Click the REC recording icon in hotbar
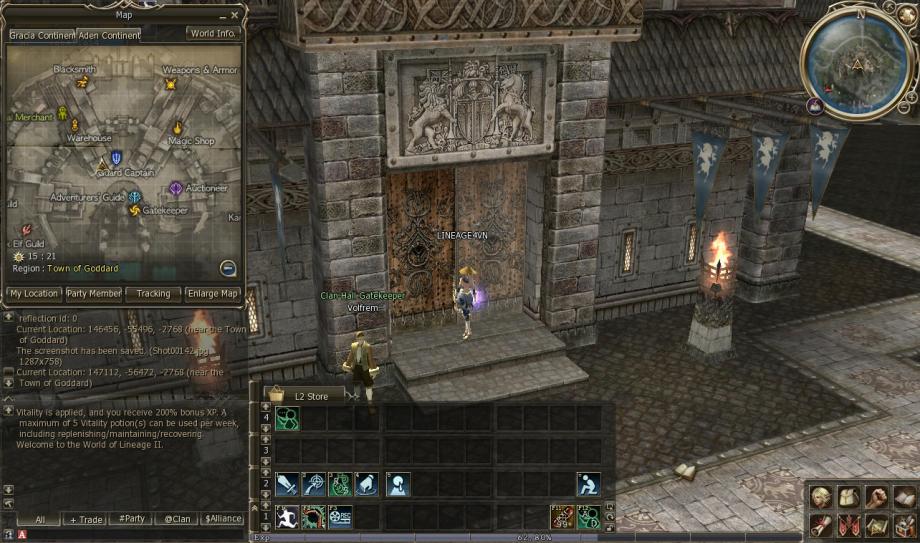Screen dimensions: 920x543 [x=341, y=517]
